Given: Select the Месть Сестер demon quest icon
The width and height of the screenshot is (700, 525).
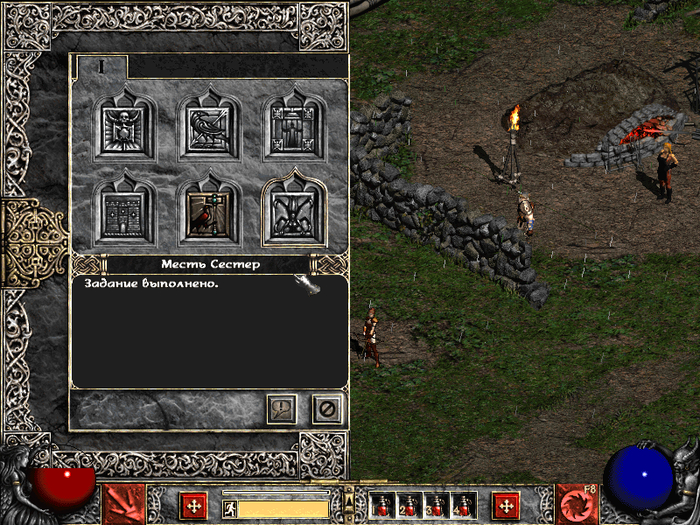Looking at the screenshot, I should (x=295, y=210).
